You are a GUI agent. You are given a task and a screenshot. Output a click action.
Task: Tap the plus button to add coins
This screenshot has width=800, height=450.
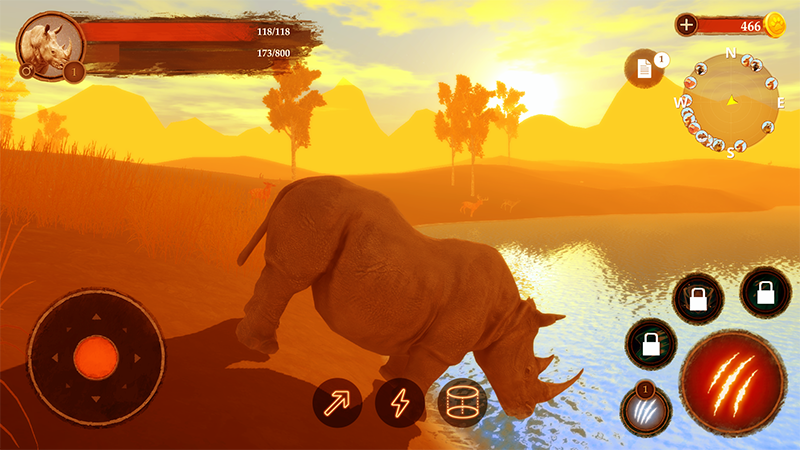coord(687,25)
